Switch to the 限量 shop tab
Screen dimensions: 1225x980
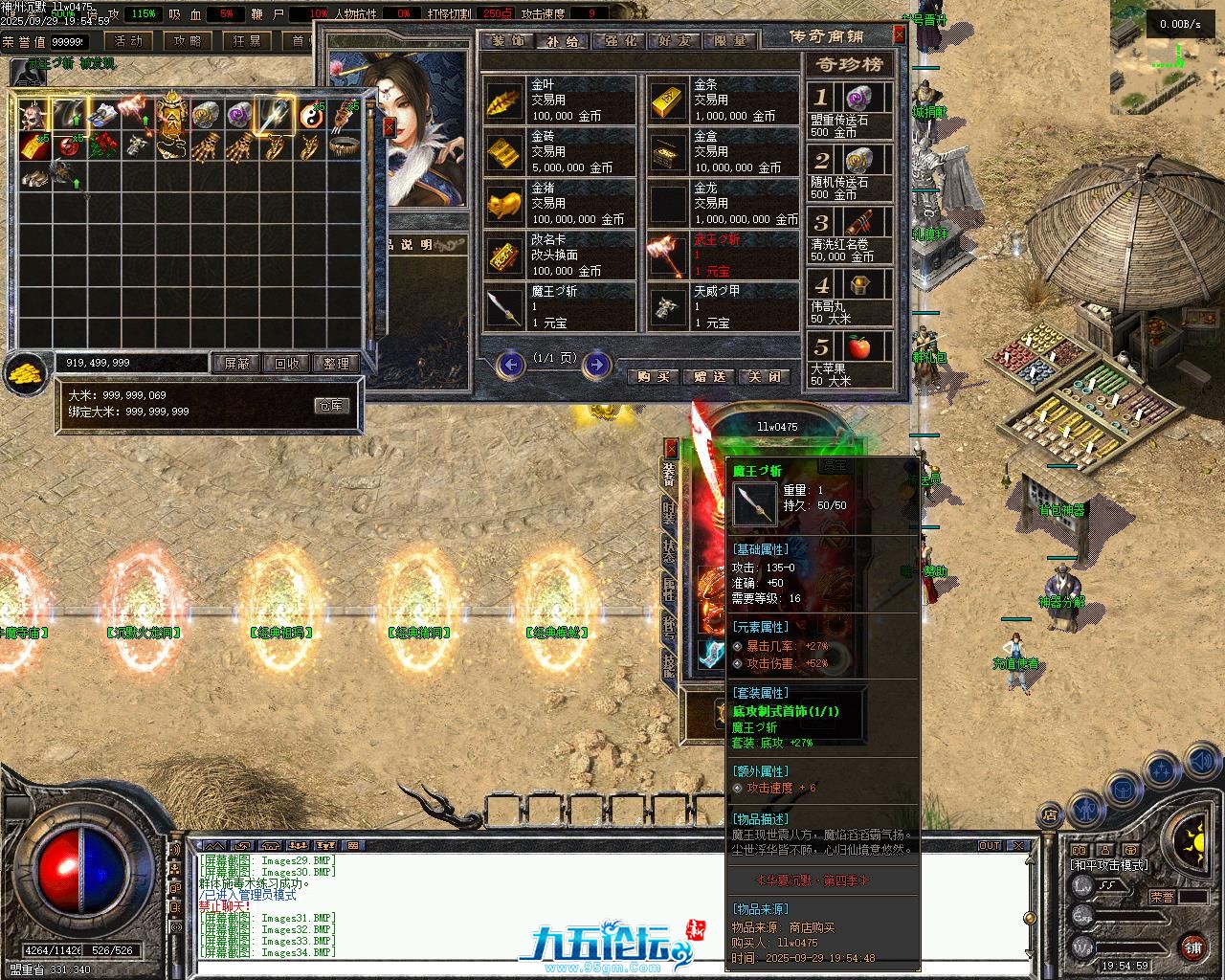click(730, 41)
